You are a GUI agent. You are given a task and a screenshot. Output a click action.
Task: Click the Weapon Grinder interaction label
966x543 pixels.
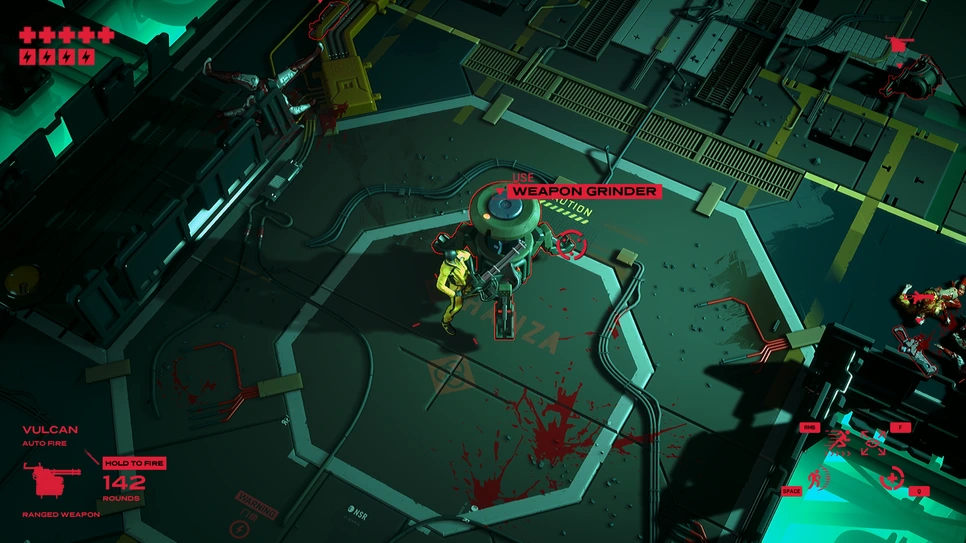(584, 191)
